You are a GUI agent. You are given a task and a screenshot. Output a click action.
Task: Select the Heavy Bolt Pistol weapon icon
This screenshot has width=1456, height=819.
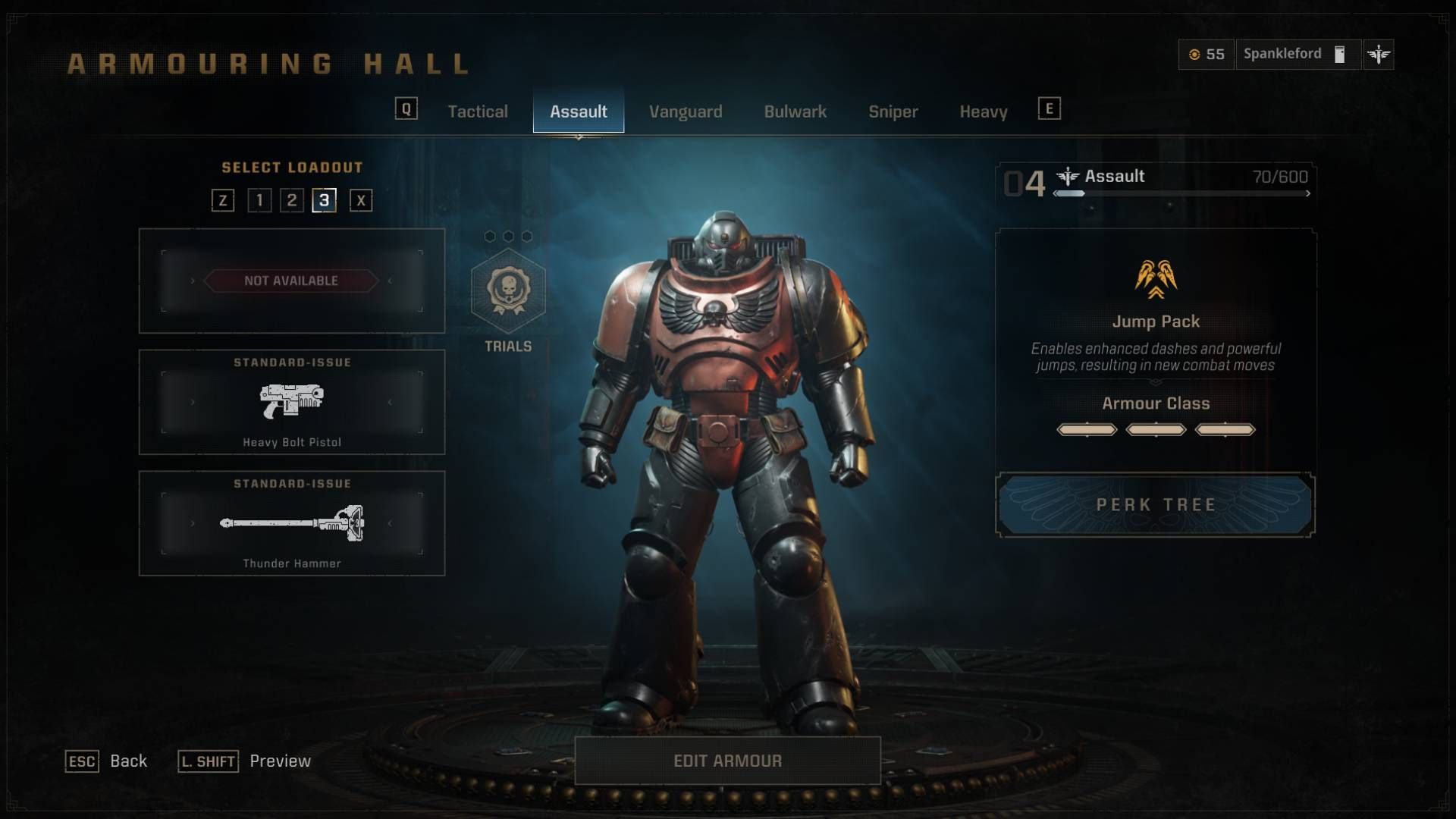coord(292,403)
